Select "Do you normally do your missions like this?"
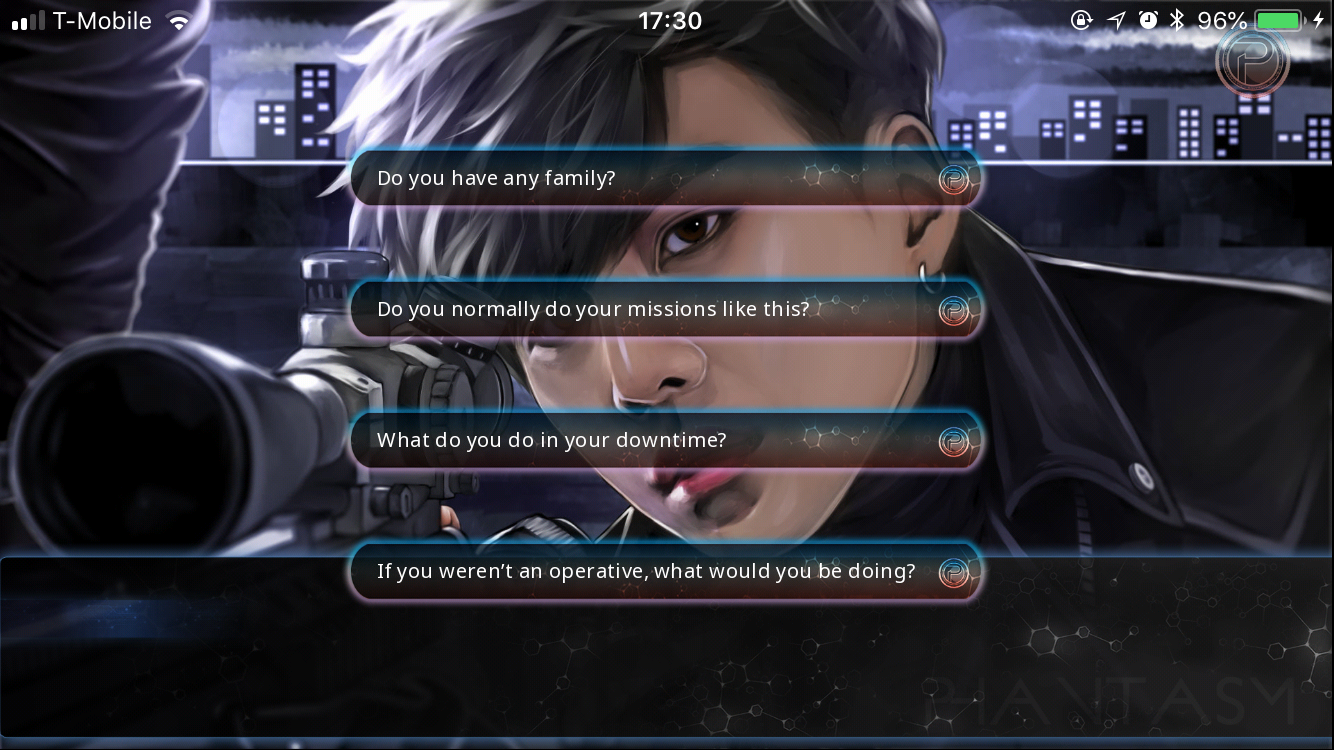Viewport: 1334px width, 750px height. (664, 310)
